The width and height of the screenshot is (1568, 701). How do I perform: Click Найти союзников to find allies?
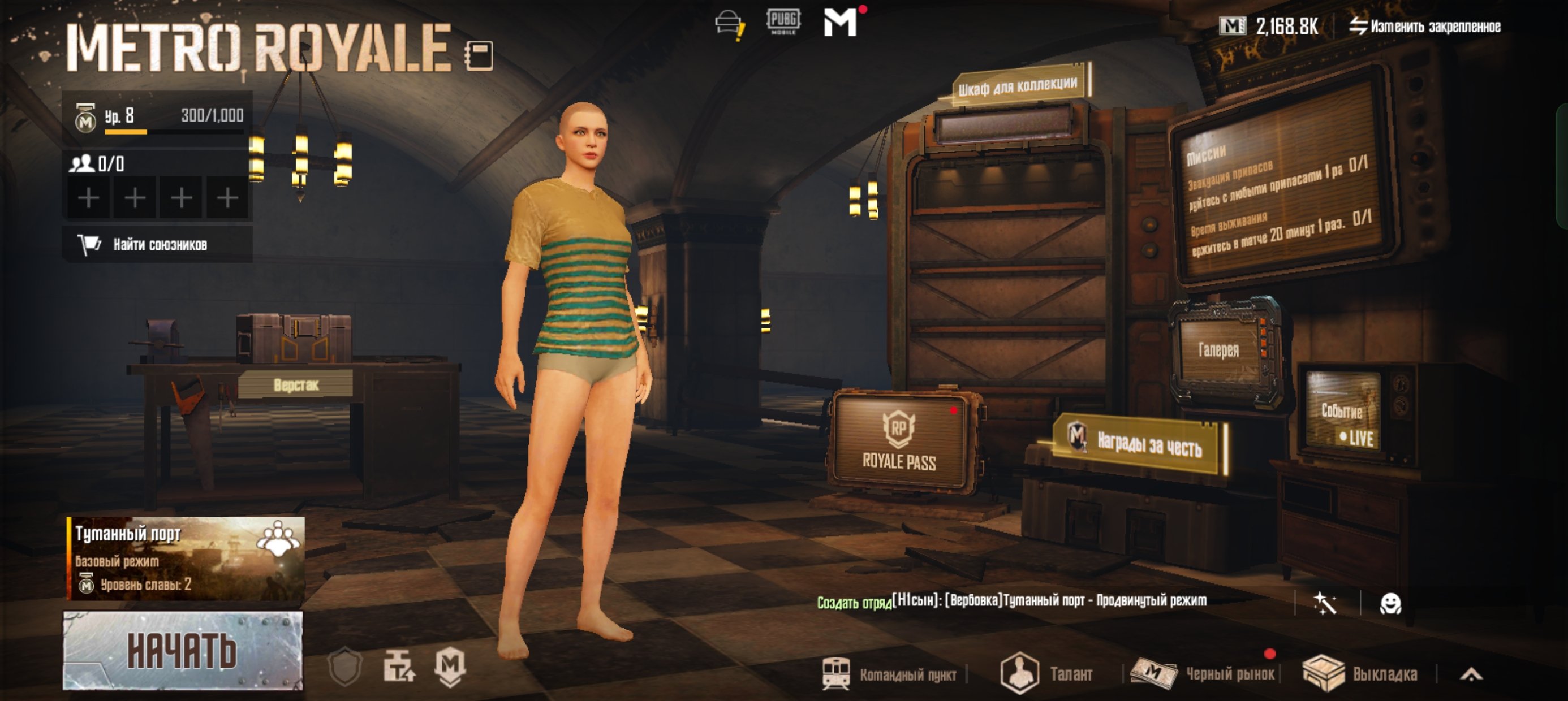pos(157,245)
